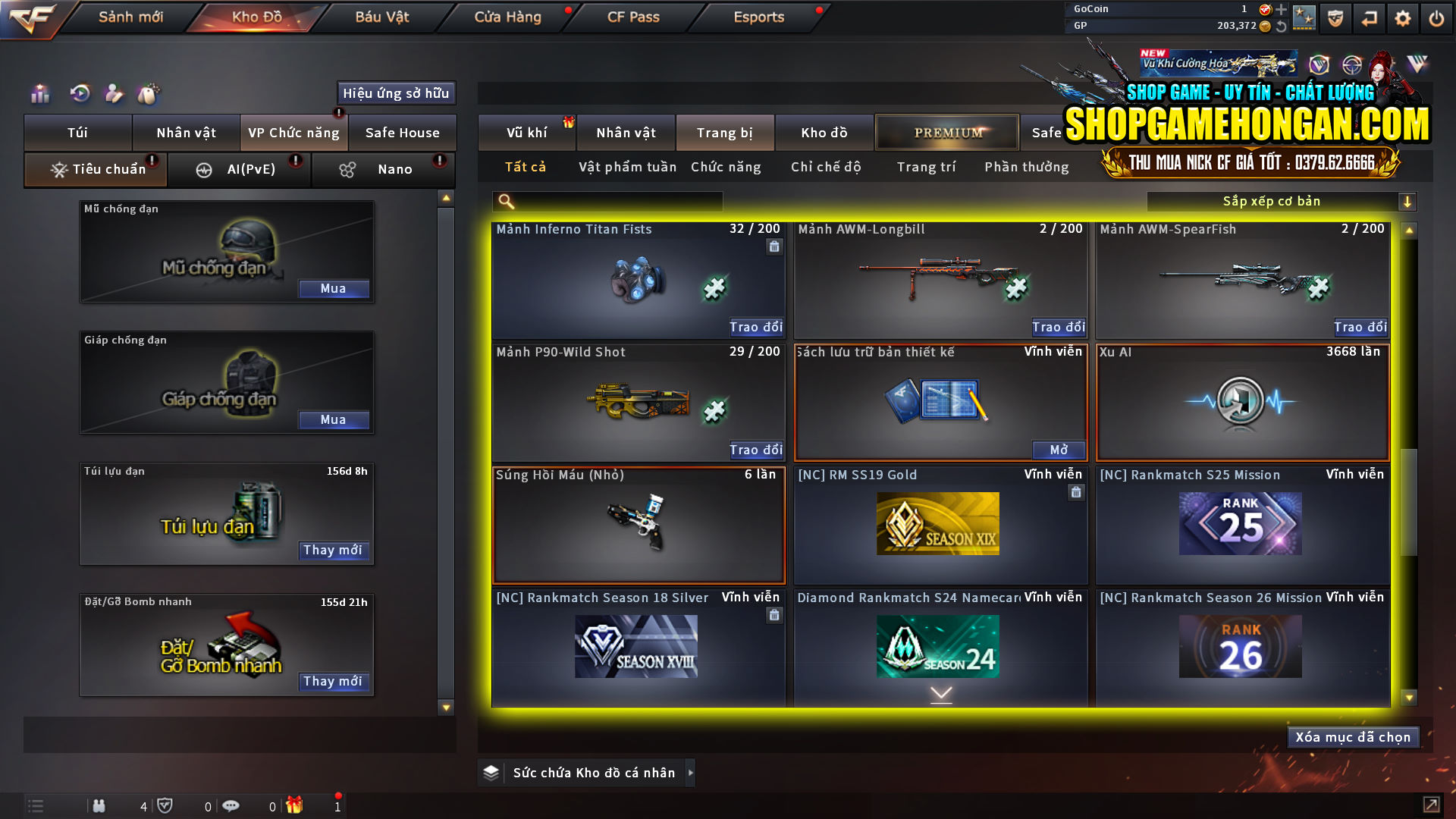Click the settings gear in top-right corner
The width and height of the screenshot is (1456, 819).
[x=1404, y=18]
